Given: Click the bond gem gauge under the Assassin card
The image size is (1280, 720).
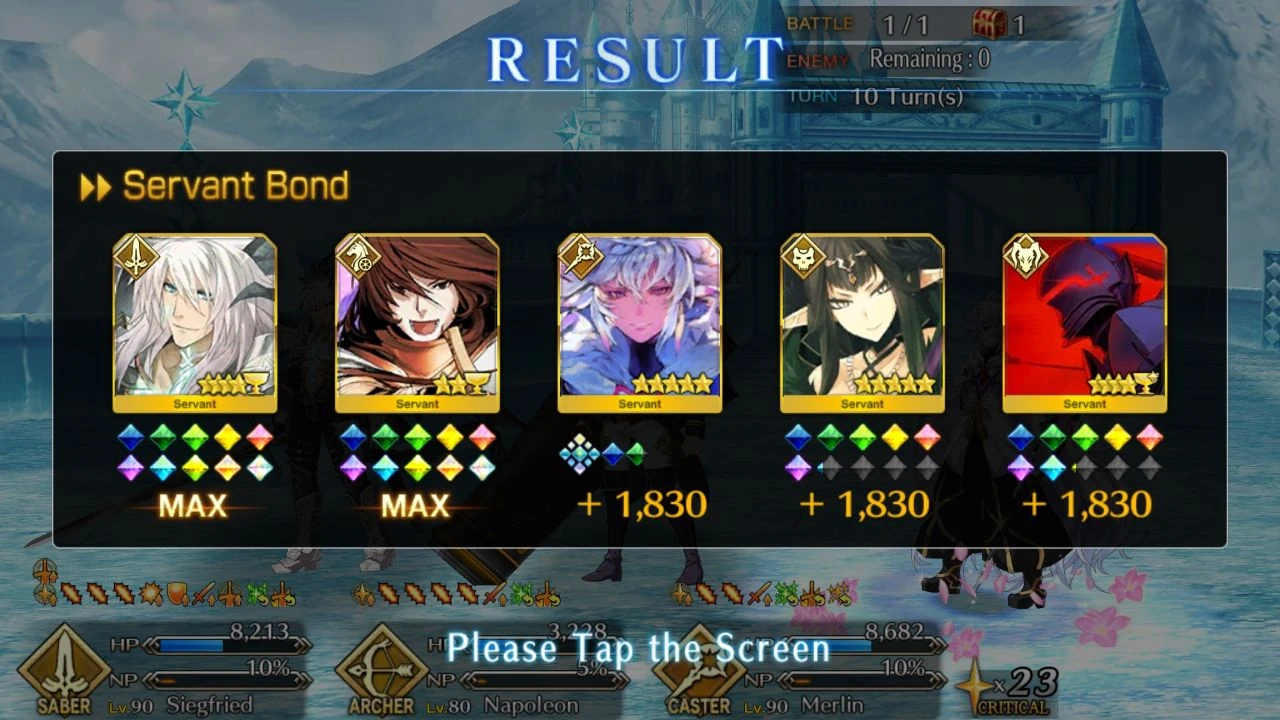Looking at the screenshot, I should point(862,452).
